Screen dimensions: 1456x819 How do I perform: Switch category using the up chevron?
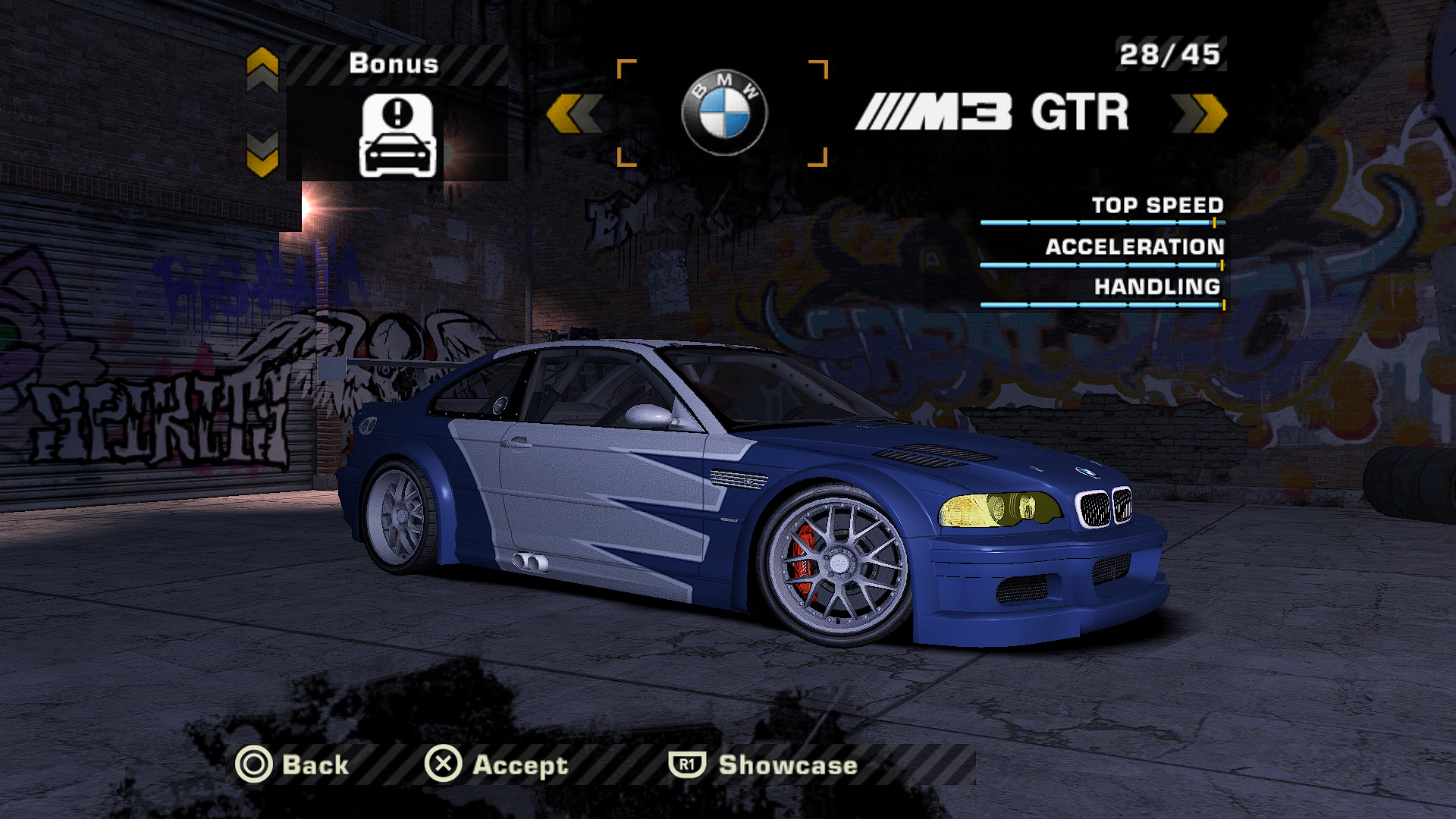pos(262,68)
